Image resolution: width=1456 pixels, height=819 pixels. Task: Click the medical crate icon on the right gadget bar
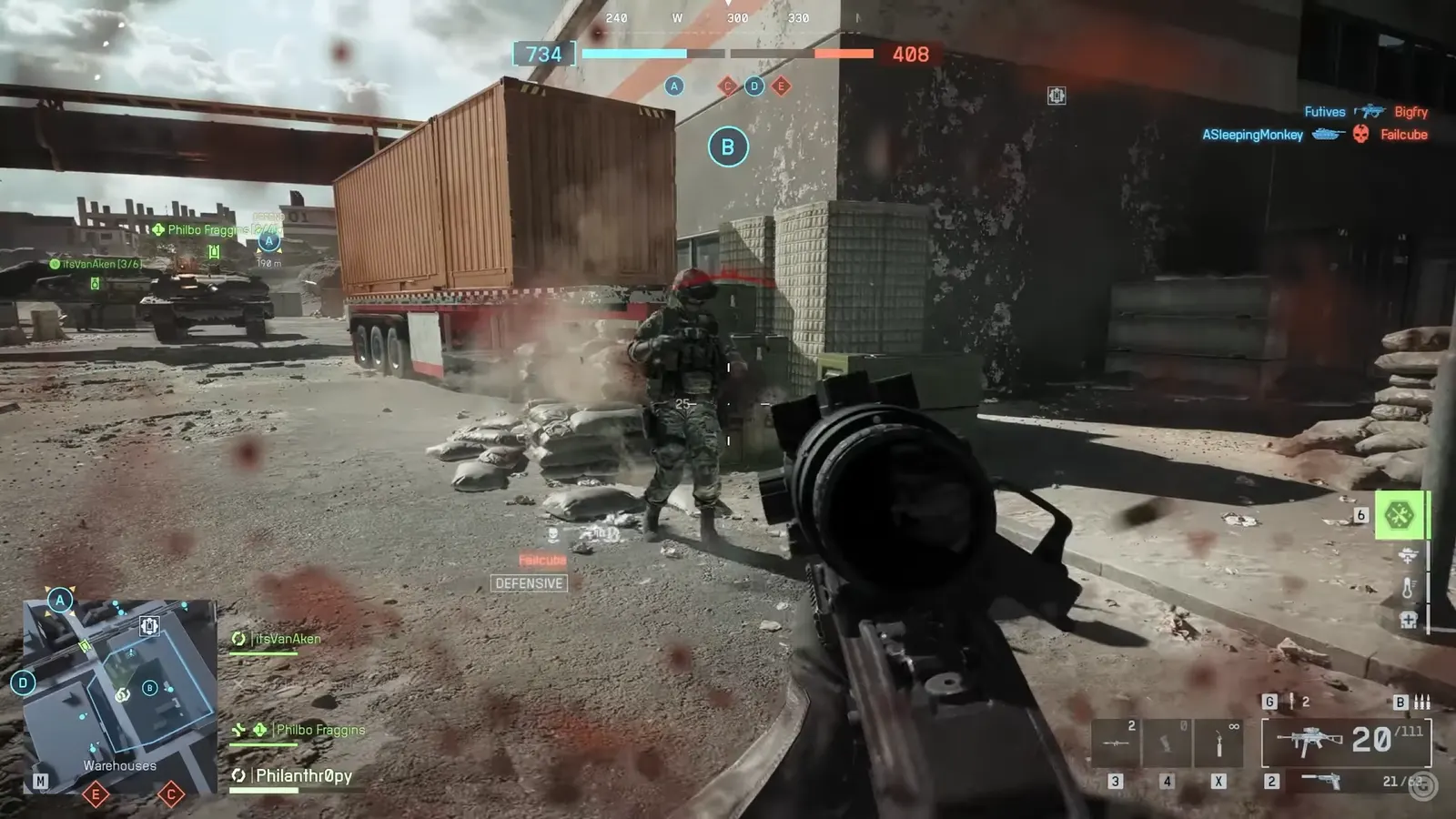(1407, 621)
